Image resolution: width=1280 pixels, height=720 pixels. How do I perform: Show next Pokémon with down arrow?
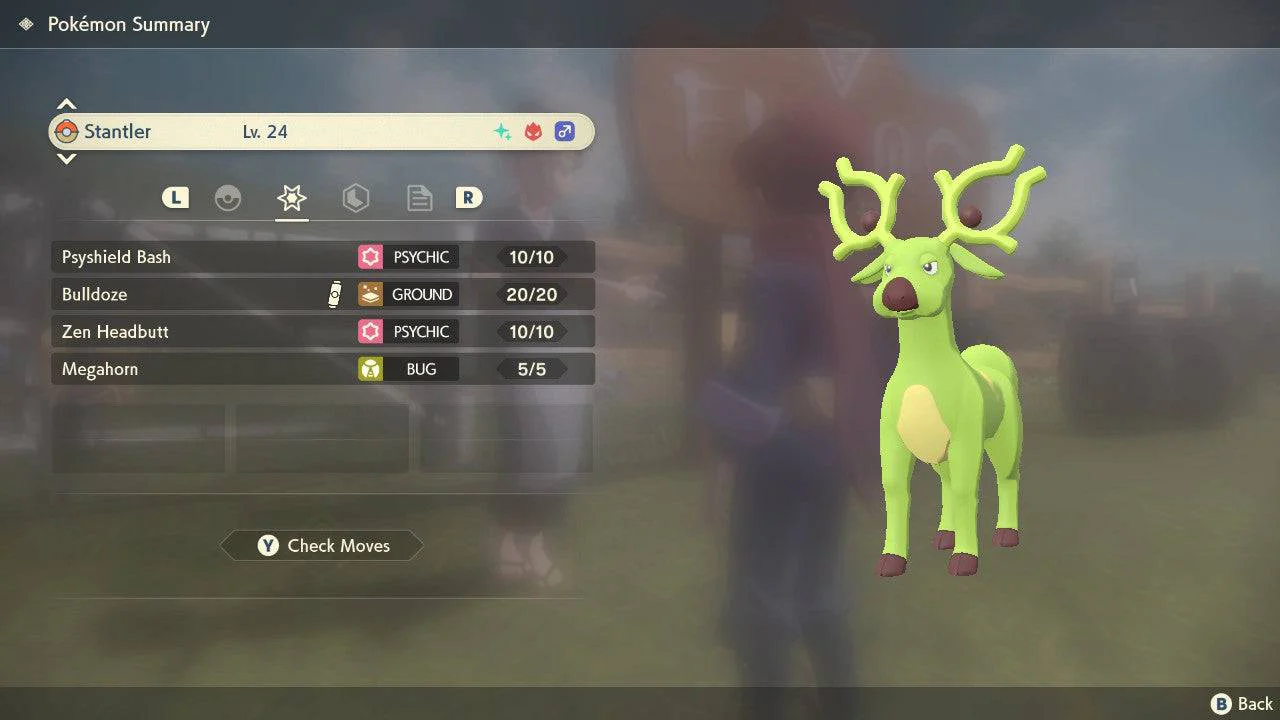[x=66, y=158]
